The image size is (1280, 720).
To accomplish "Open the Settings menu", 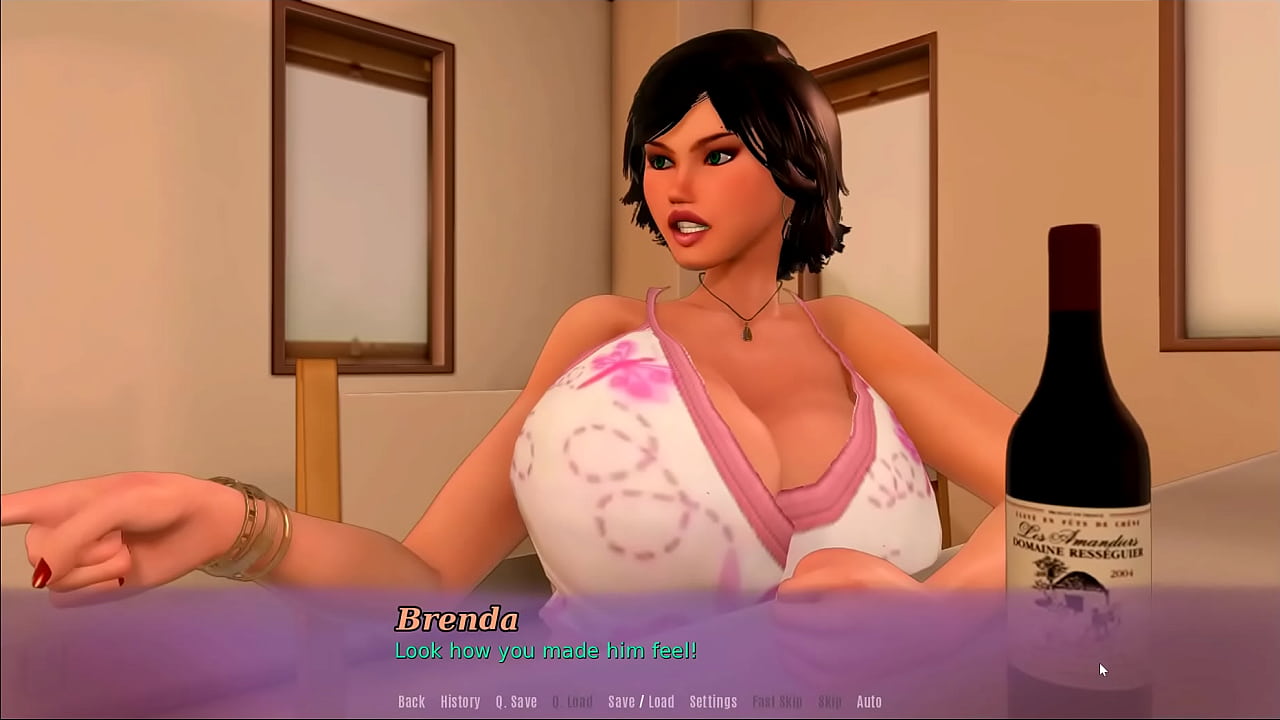I will tap(713, 702).
